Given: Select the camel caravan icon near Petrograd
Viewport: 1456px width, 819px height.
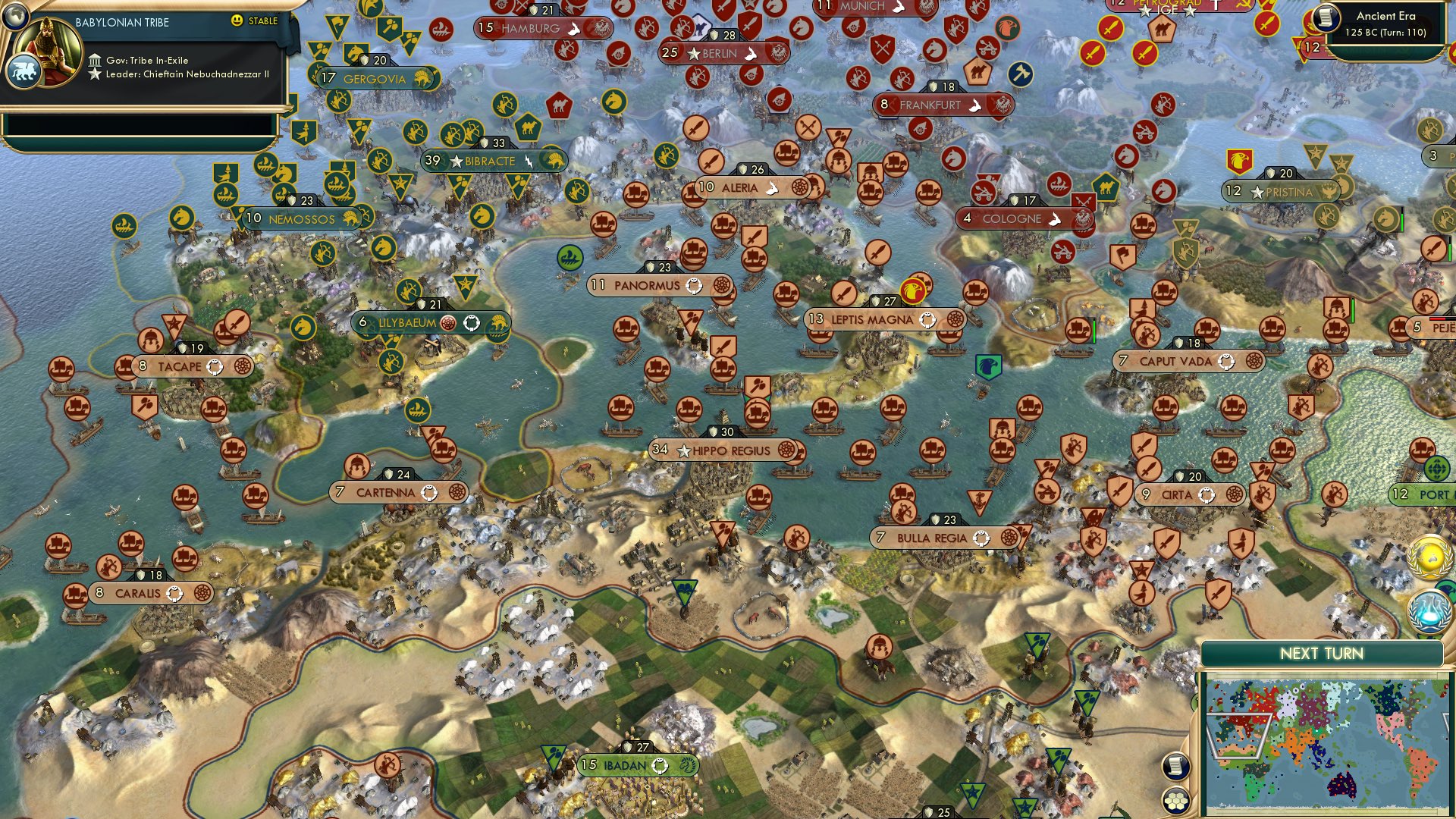Looking at the screenshot, I should click(x=1162, y=29).
